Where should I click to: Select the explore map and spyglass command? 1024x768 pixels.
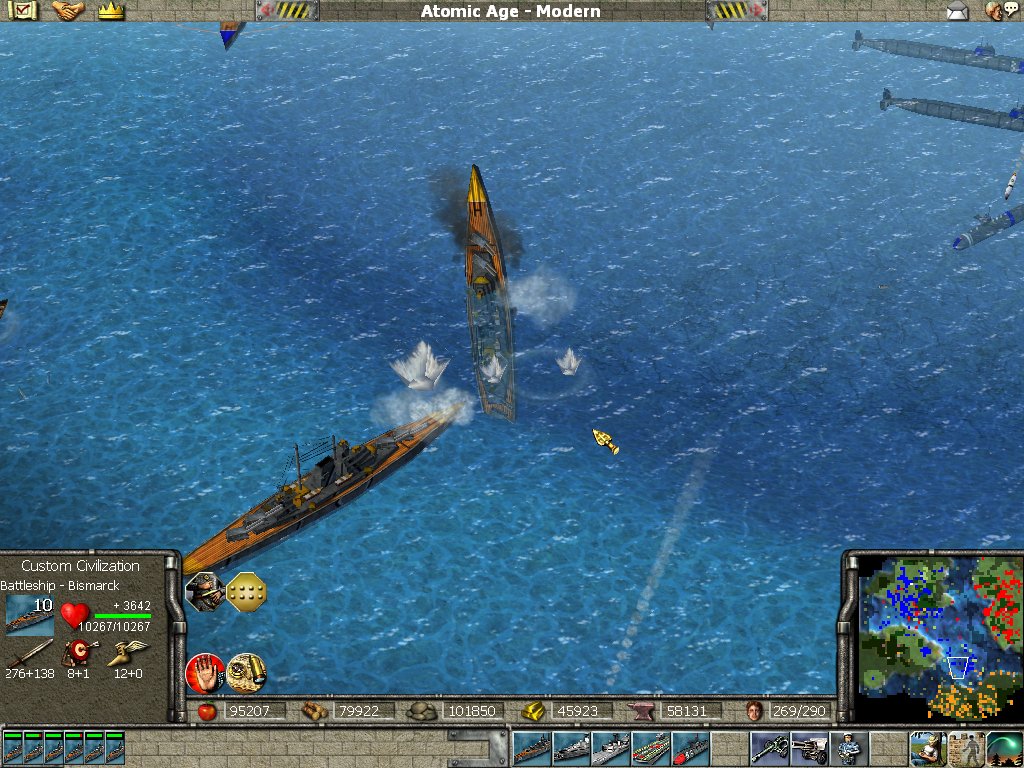pyautogui.click(x=246, y=671)
